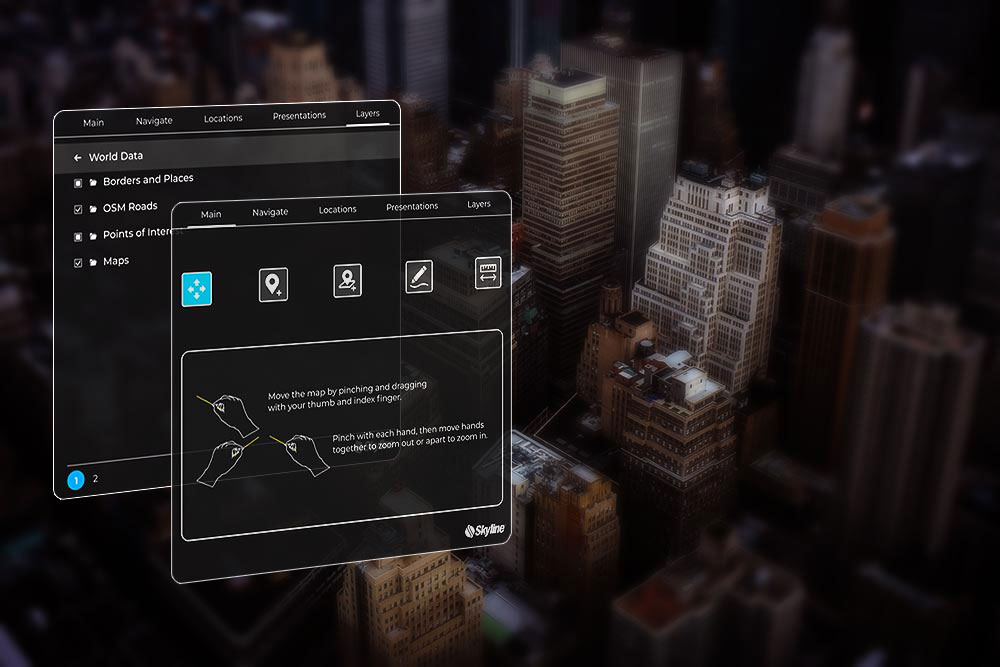Switch to Layers tab in the front panel

point(479,205)
